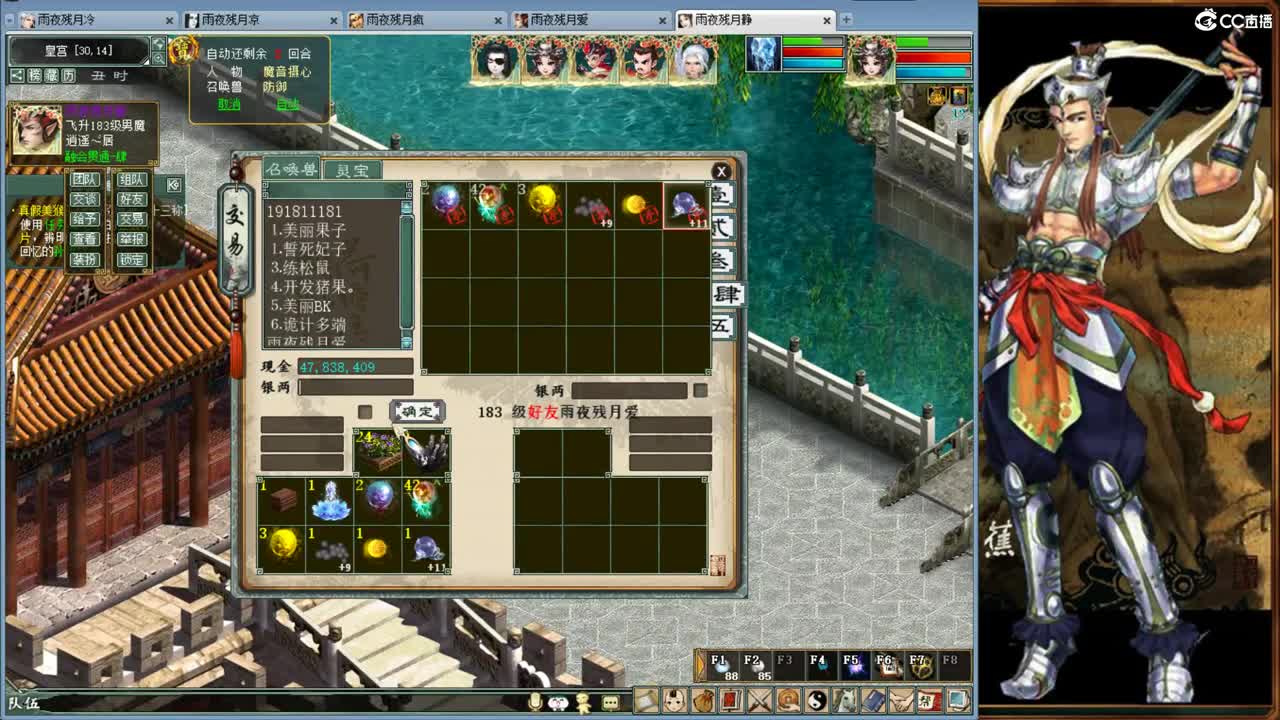Open the 帮 guild icon in the toolbar
The image size is (1280, 720).
click(929, 701)
